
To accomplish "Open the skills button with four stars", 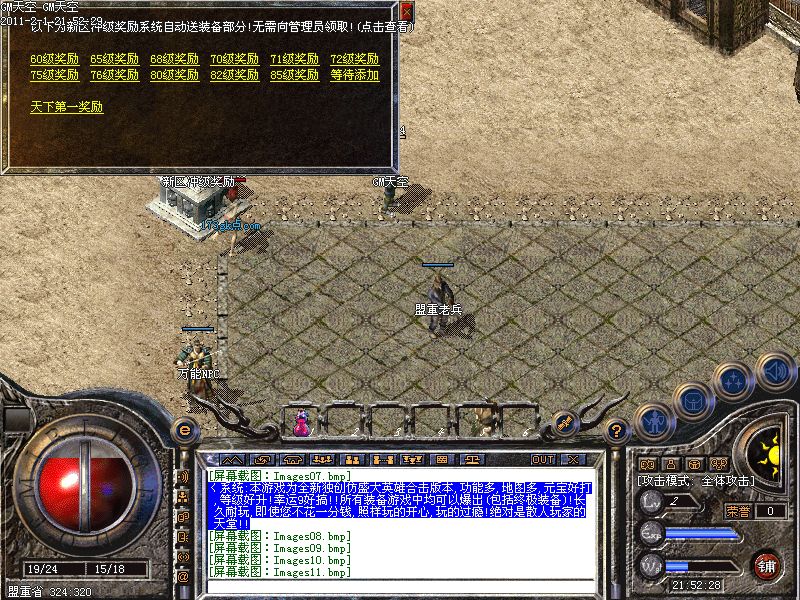I will click(735, 381).
